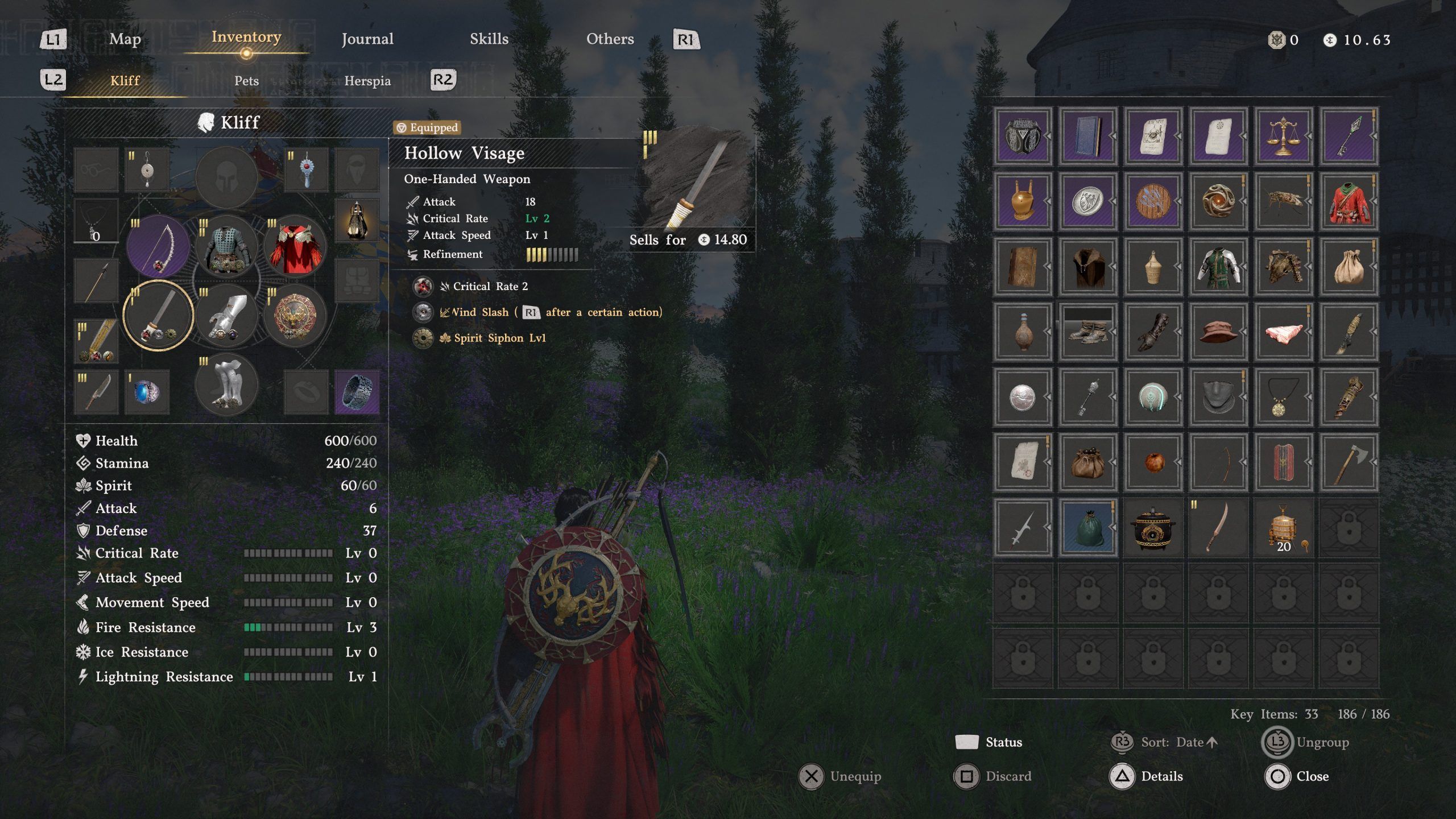Choose the black cooking pot item
Screen dimensions: 1456x819
pyautogui.click(x=1153, y=527)
